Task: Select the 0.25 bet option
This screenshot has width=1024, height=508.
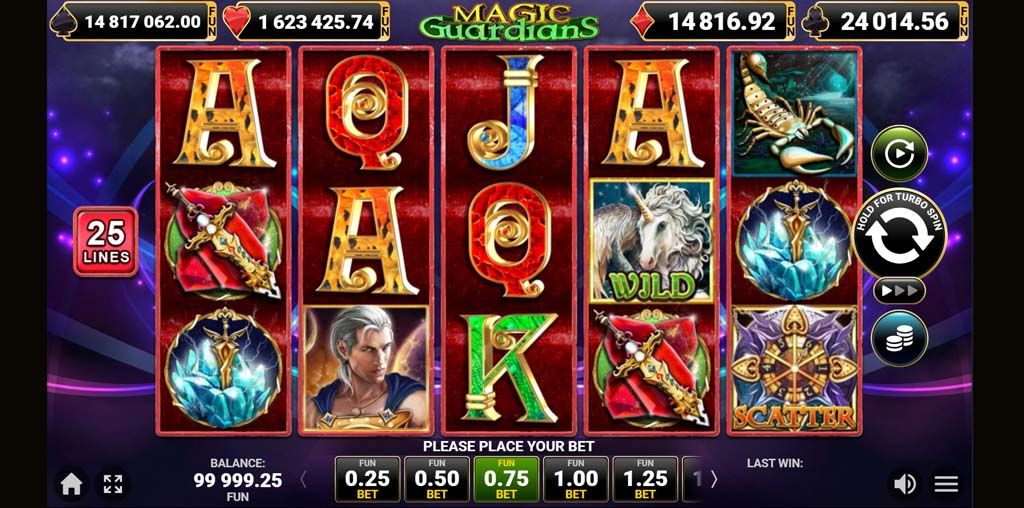Action: tap(367, 480)
